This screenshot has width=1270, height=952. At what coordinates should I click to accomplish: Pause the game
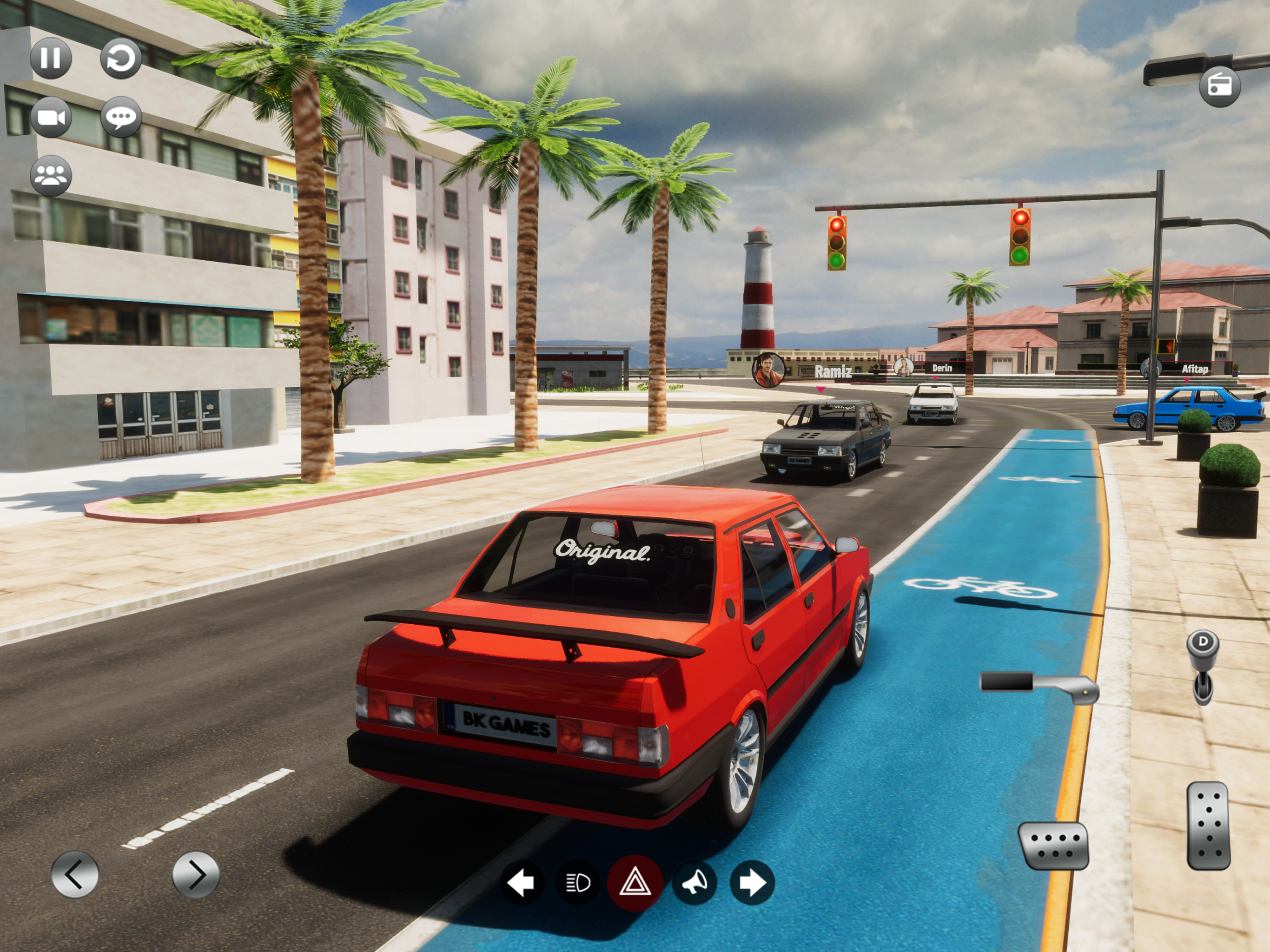point(51,58)
